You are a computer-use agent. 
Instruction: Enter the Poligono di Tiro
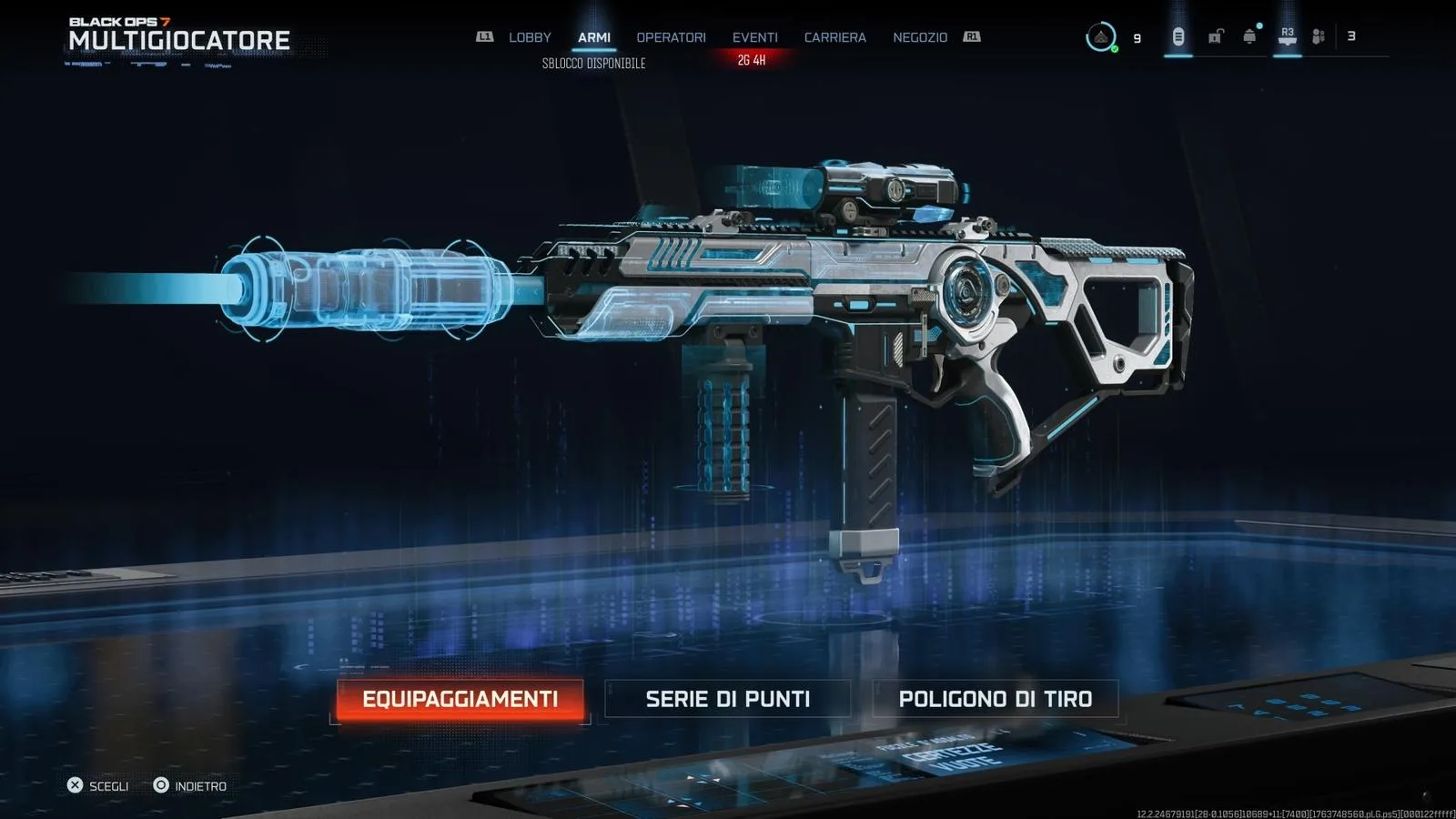coord(995,699)
